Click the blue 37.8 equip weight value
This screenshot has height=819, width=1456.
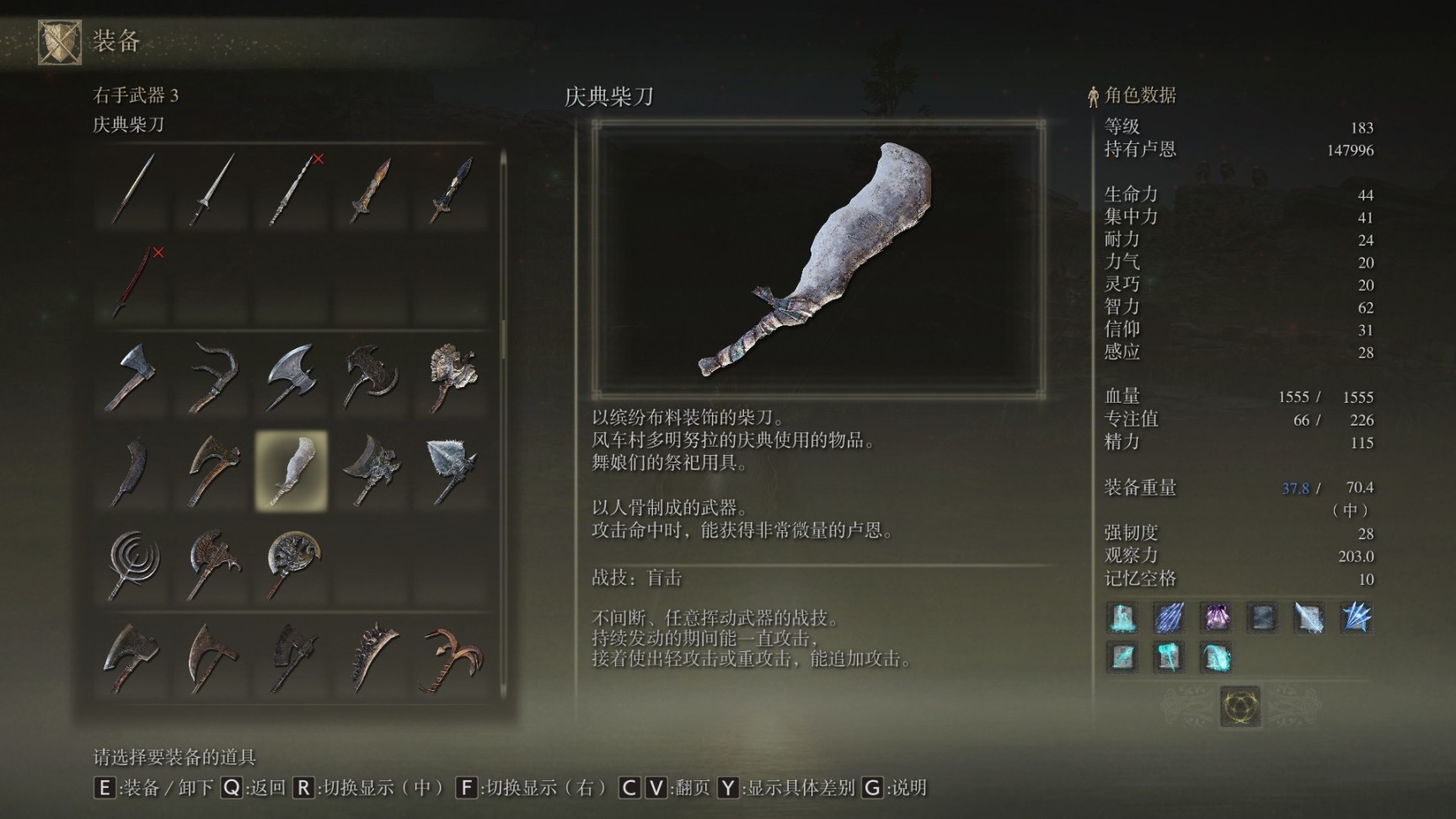(1296, 488)
